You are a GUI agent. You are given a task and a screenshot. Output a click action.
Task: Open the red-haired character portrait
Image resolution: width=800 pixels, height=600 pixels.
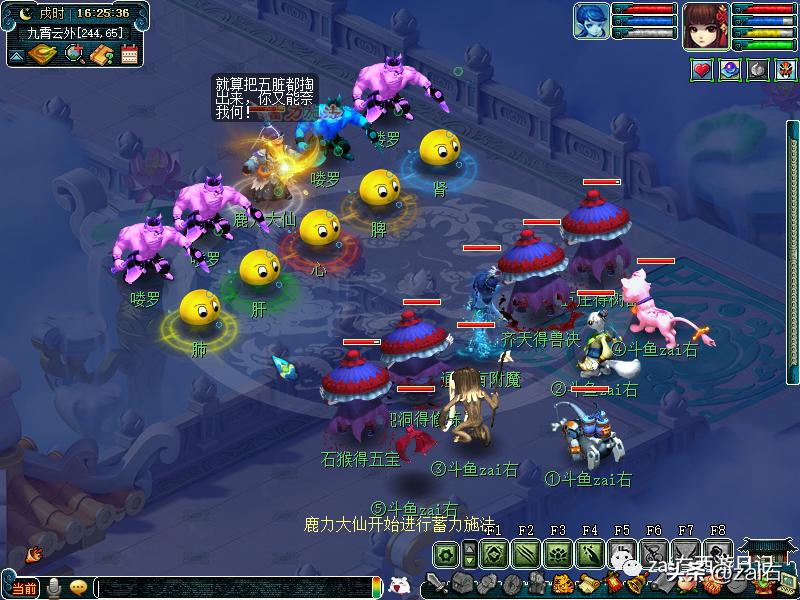705,25
